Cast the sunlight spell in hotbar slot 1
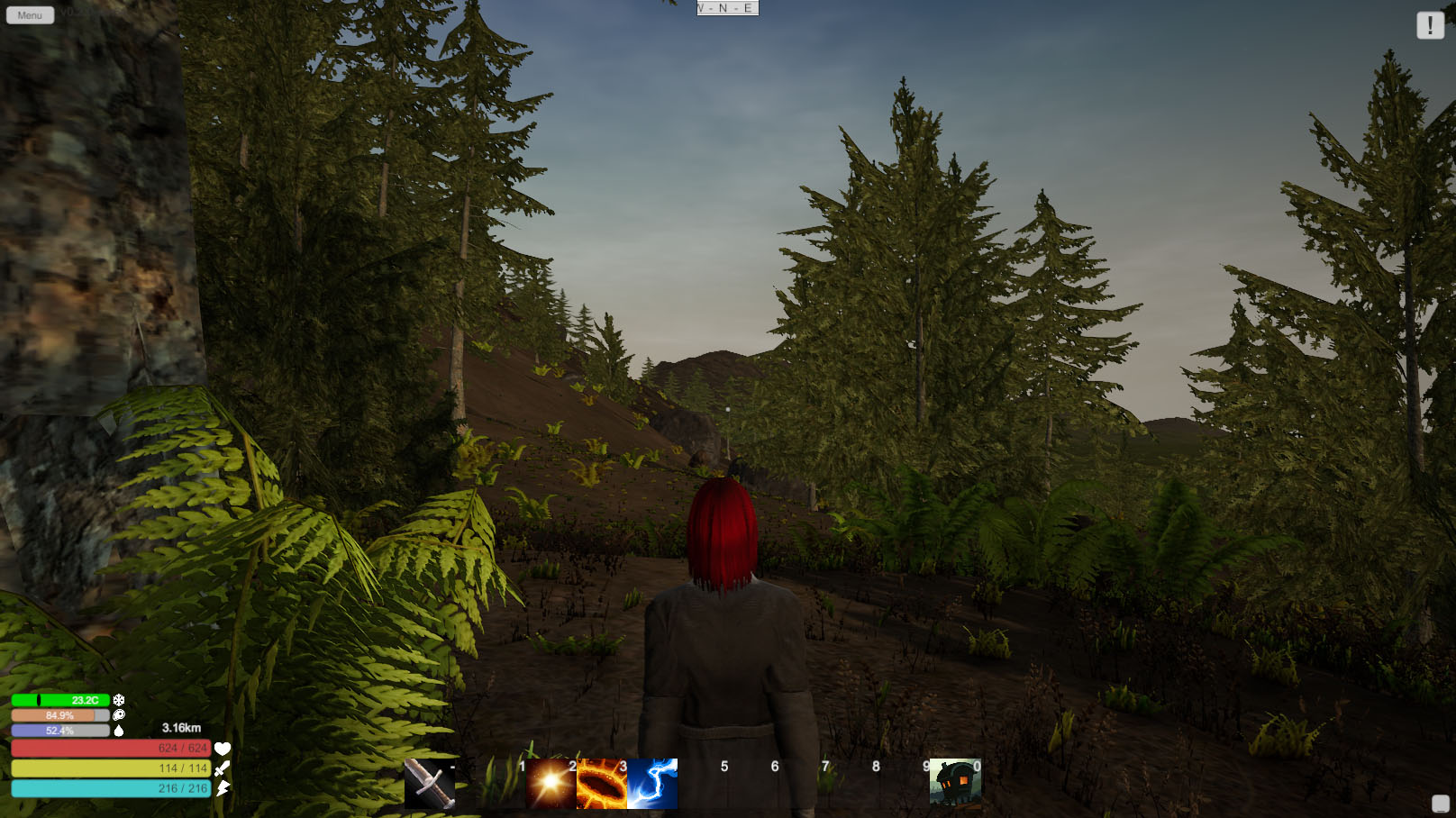The height and width of the screenshot is (818, 1456). (x=548, y=780)
